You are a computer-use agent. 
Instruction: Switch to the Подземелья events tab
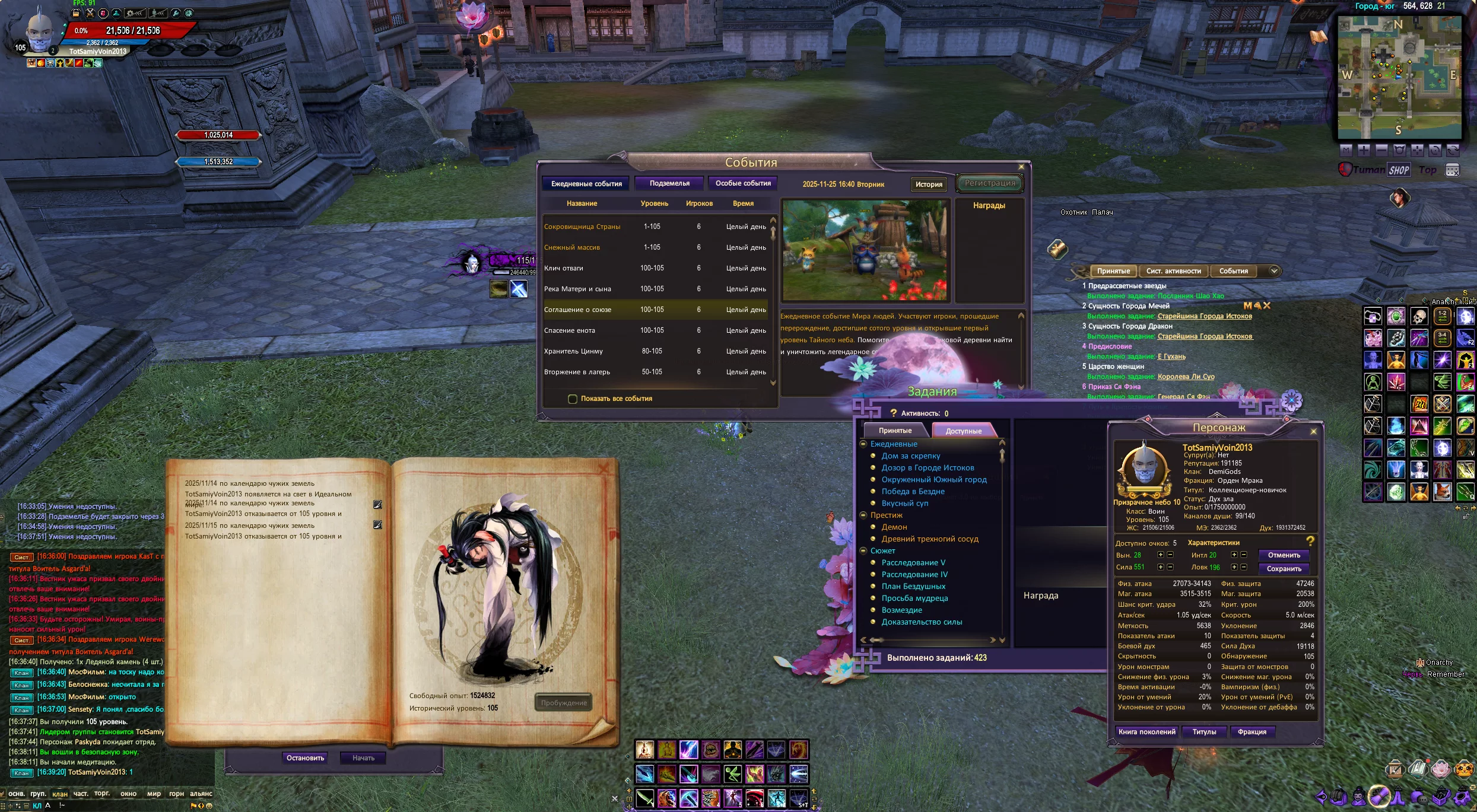(x=669, y=183)
